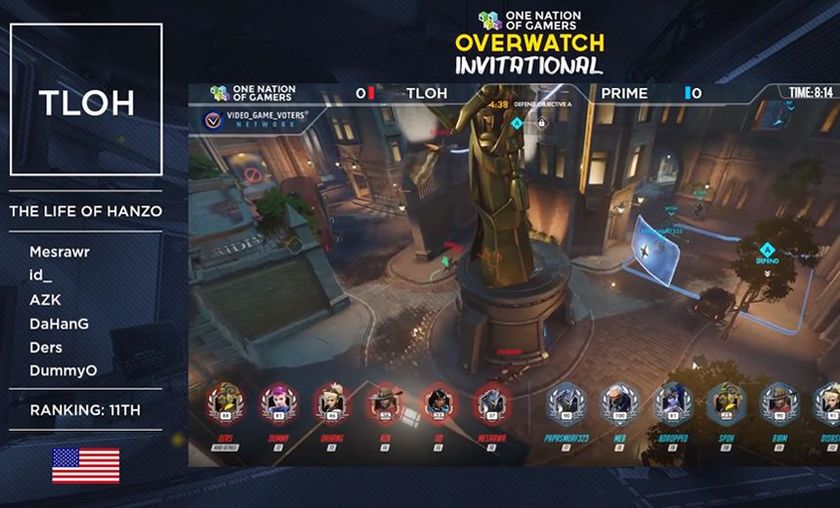This screenshot has height=508, width=840.
Task: Choose the Meb Soldier portrait
Action: tap(619, 402)
